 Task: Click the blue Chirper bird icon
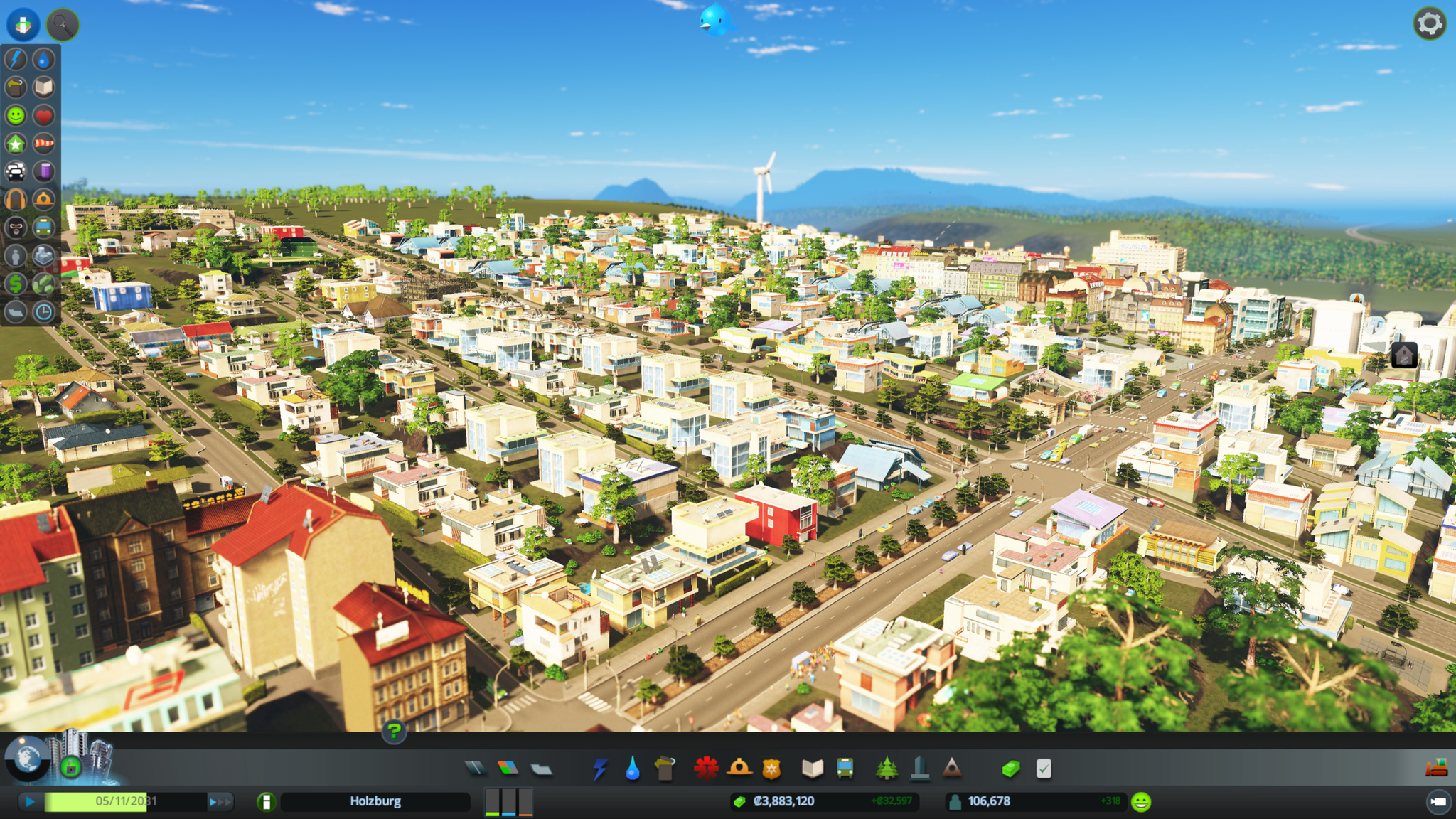pyautogui.click(x=715, y=20)
